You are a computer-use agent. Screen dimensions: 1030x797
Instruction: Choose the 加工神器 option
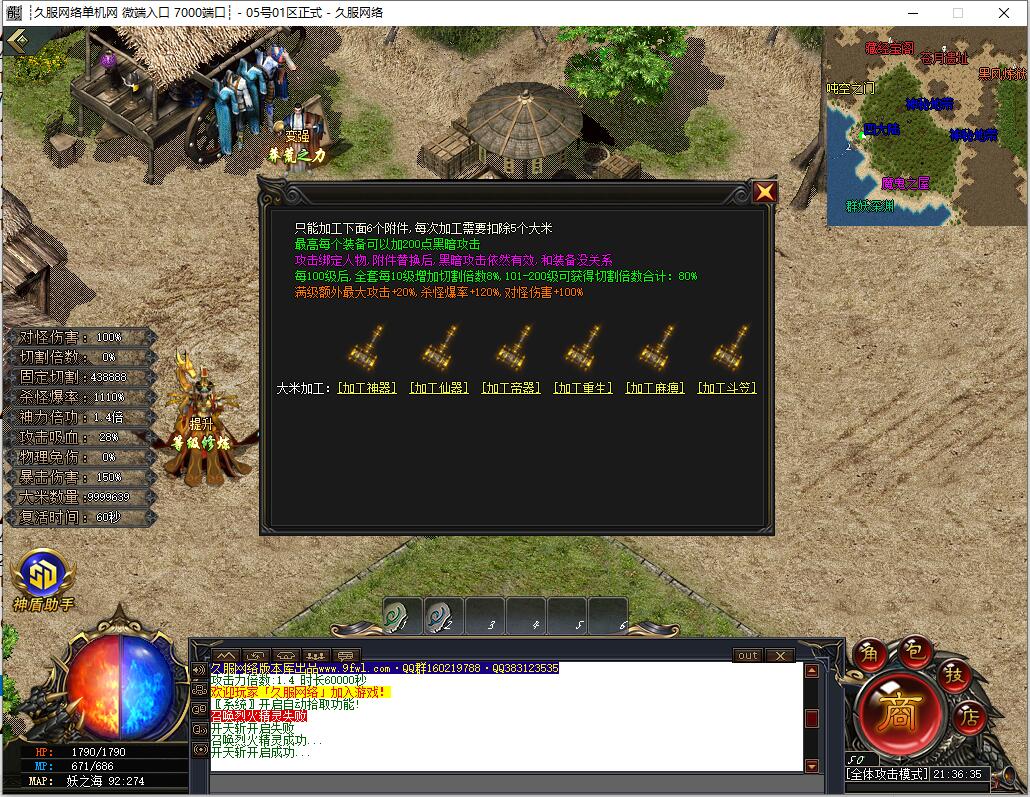367,388
